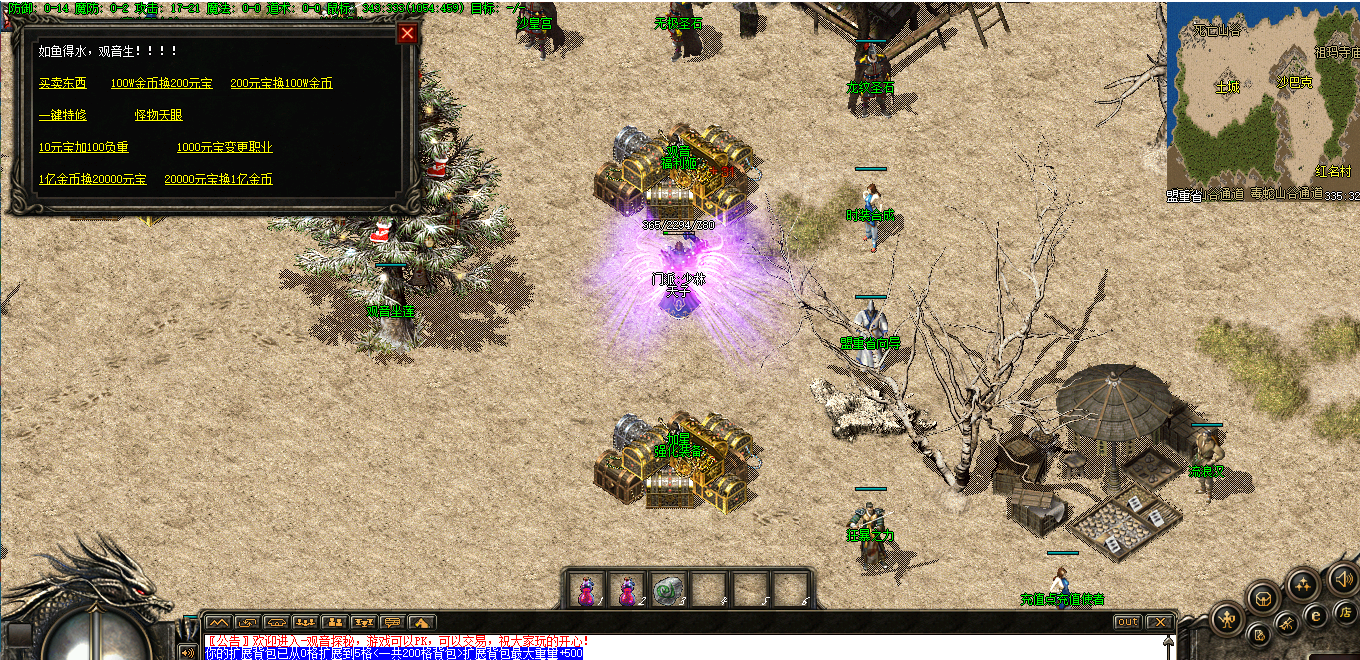Open the 怪物天眼 option
Viewport: 1360px width, 660px height.
(159, 116)
